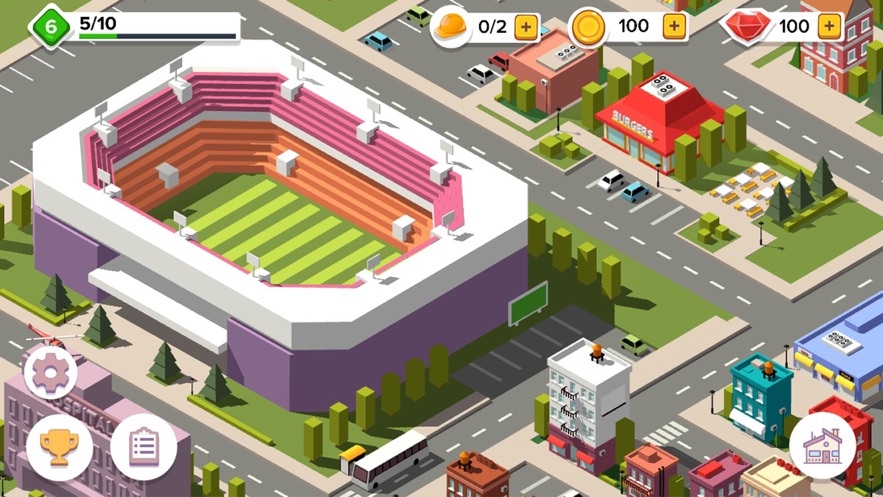Tap the green level 6 badge
Screen dimensions: 883x497
click(50, 26)
